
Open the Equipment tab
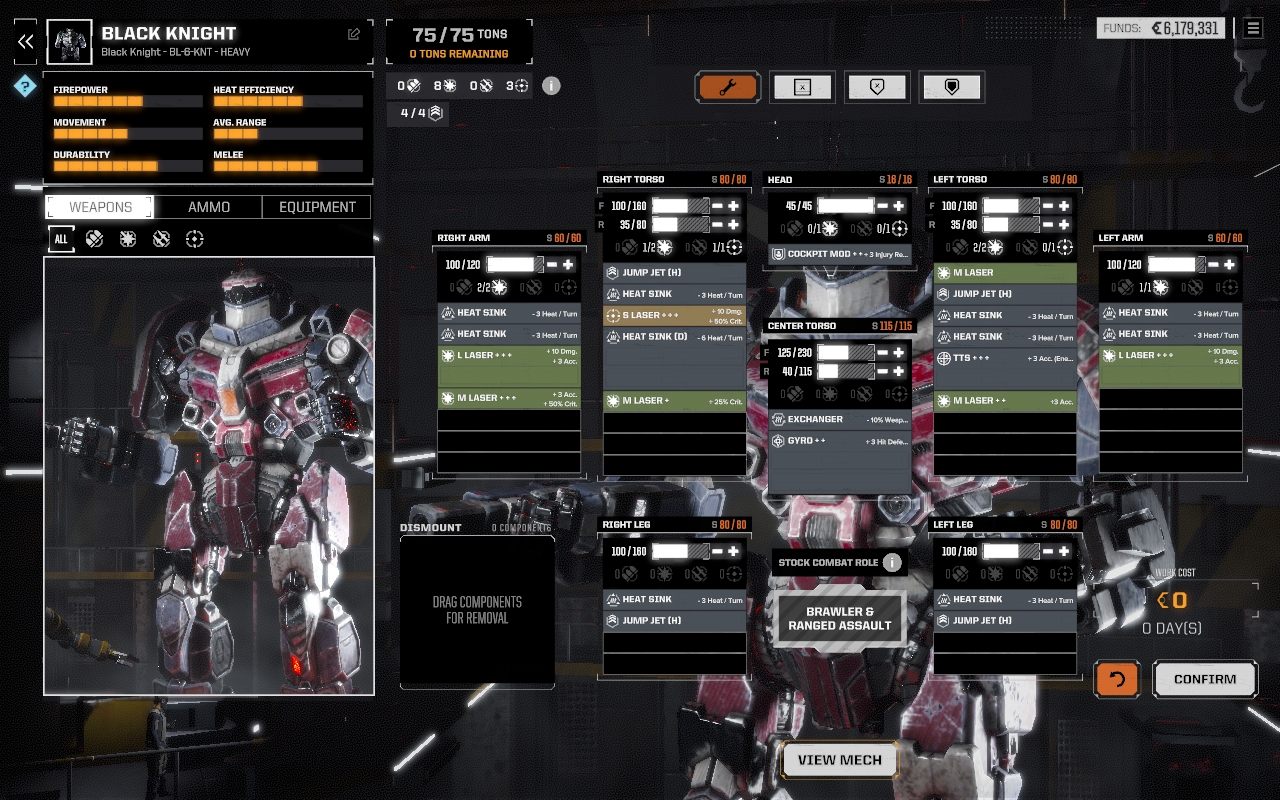coord(317,207)
